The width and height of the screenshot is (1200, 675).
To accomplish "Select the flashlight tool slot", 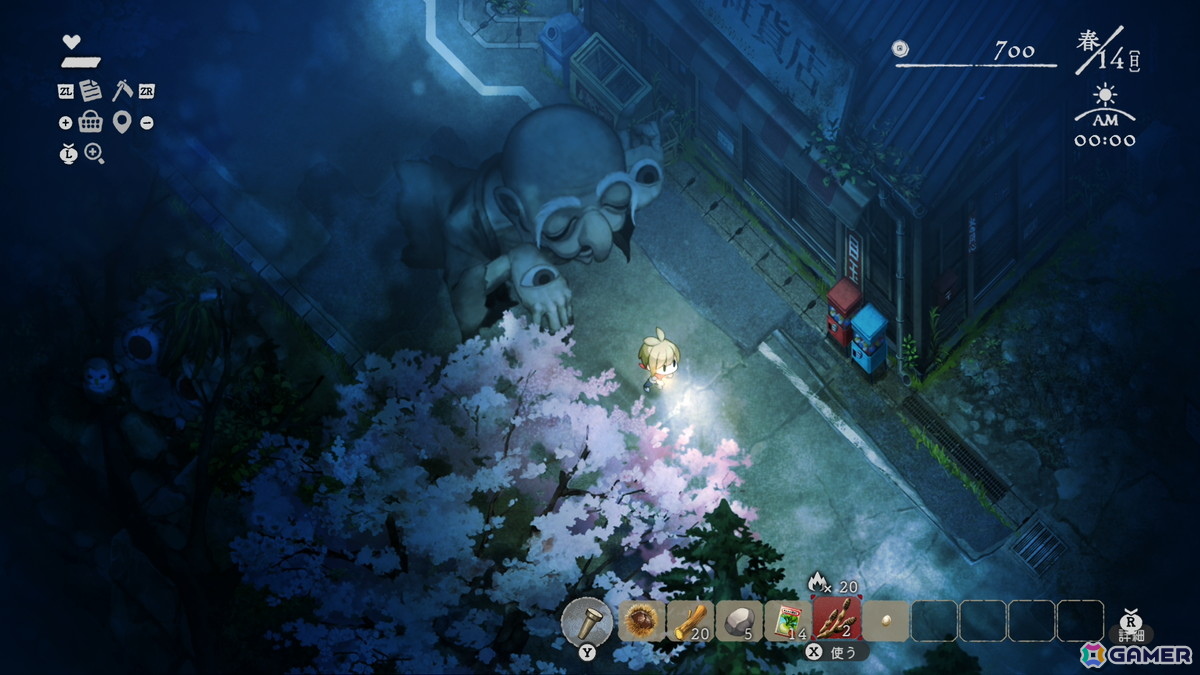I will (x=586, y=621).
